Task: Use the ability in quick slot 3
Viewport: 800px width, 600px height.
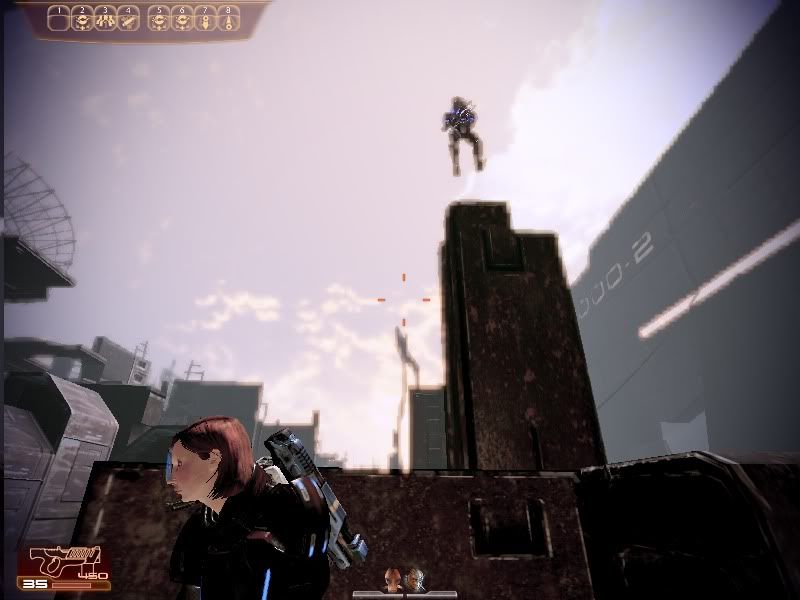Action: (x=105, y=20)
